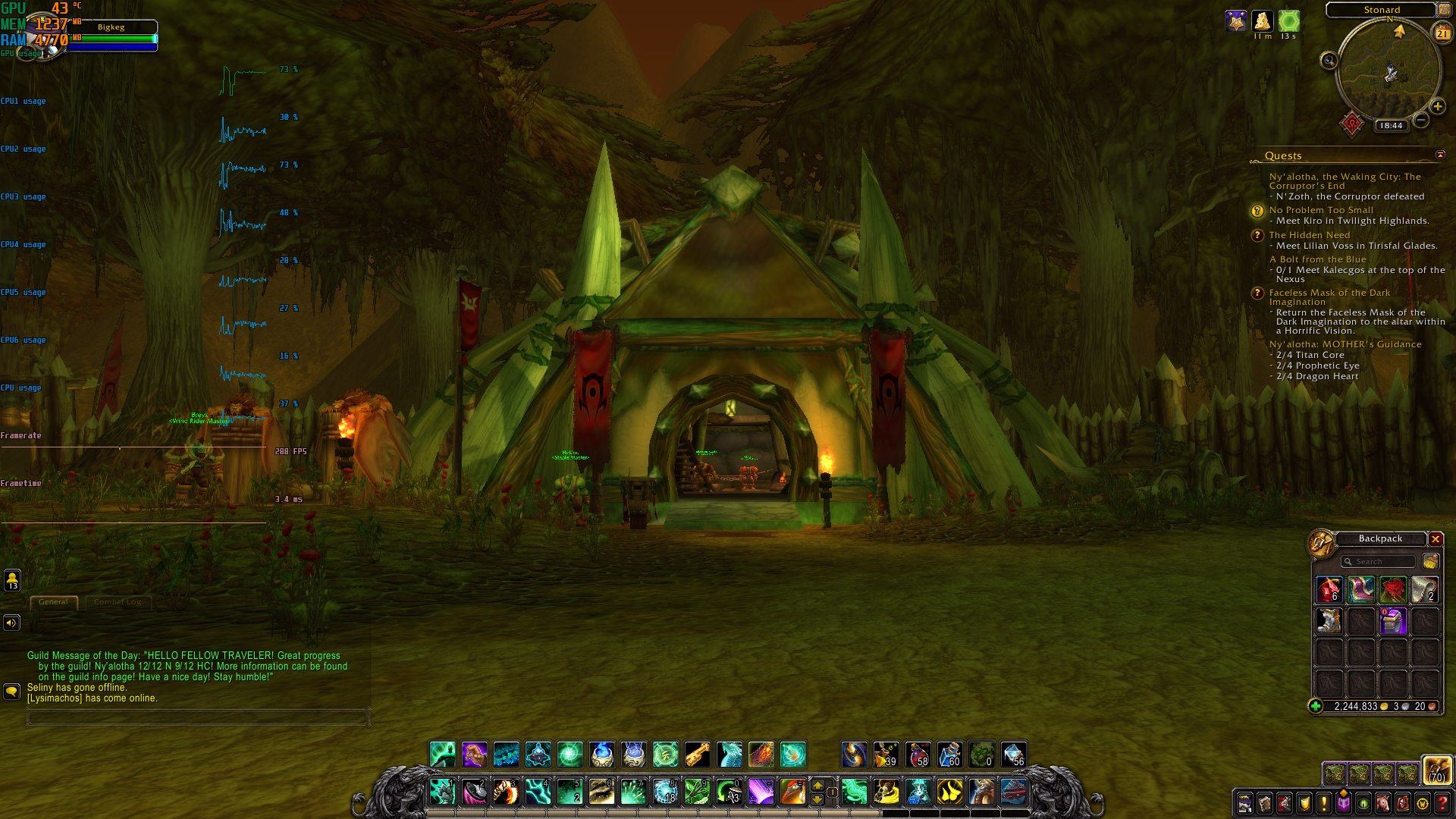
Task: Collapse the Quests tracker
Action: (x=1440, y=155)
